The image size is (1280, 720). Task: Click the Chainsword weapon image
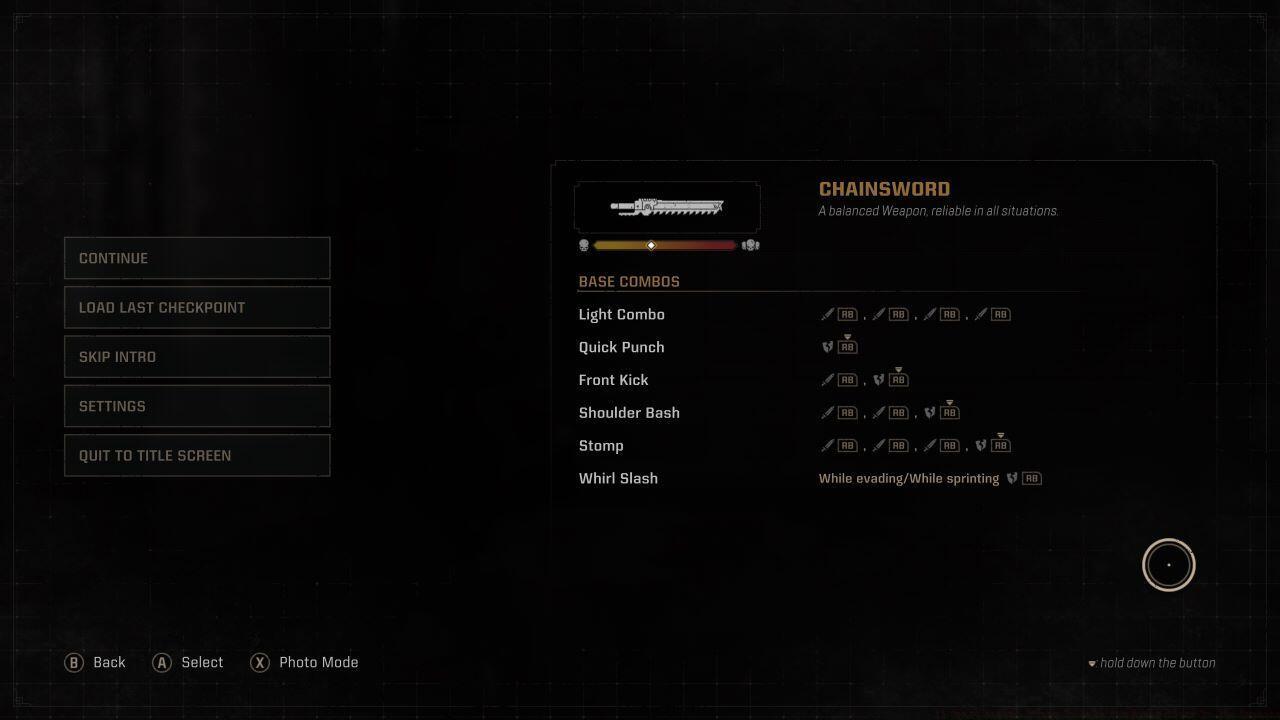coord(667,207)
